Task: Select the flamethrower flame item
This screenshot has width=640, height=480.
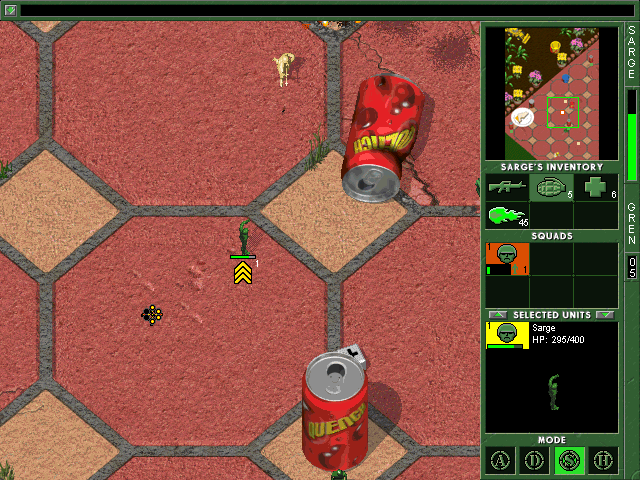Action: [x=507, y=215]
